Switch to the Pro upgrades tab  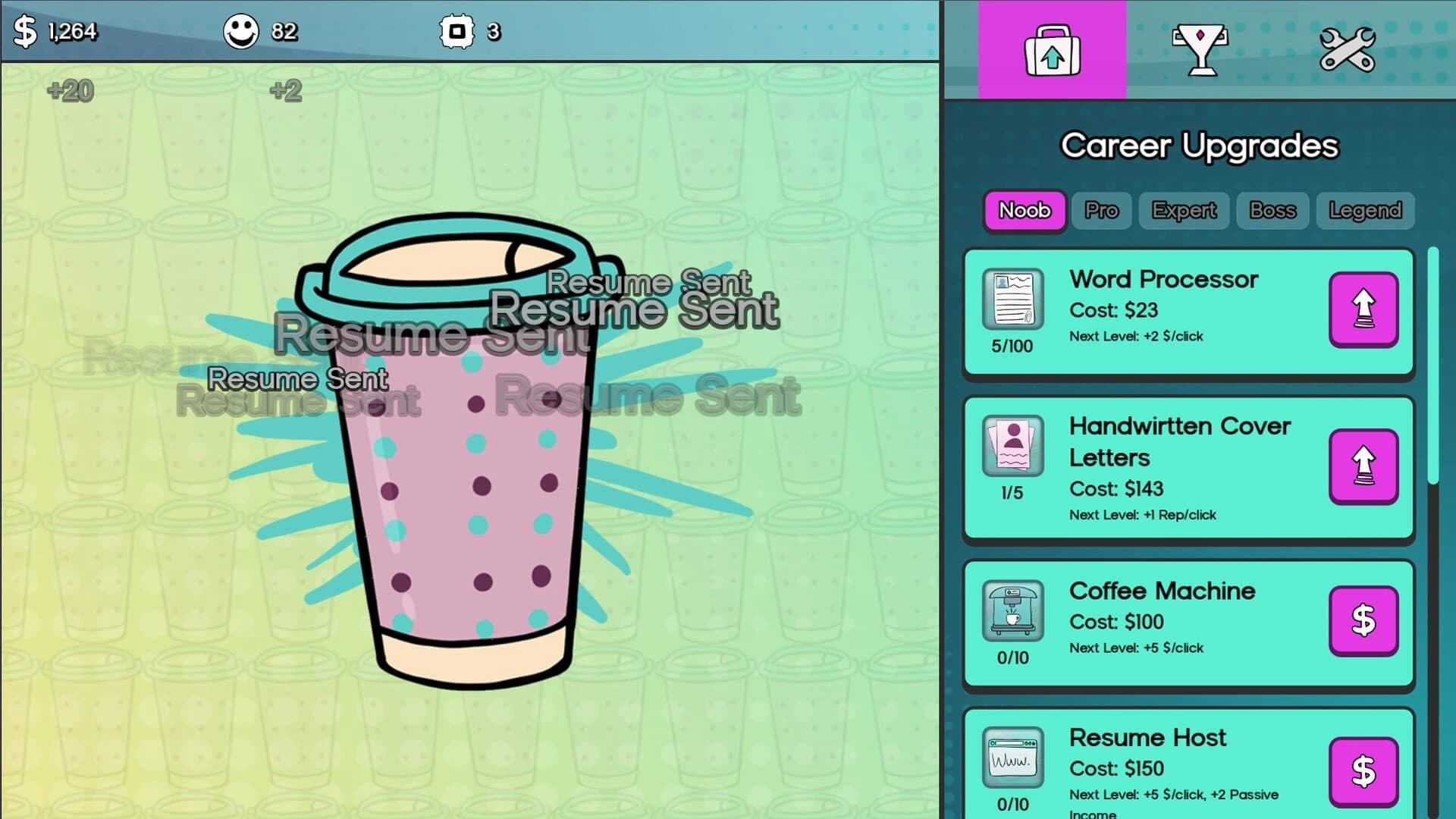[x=1101, y=211]
